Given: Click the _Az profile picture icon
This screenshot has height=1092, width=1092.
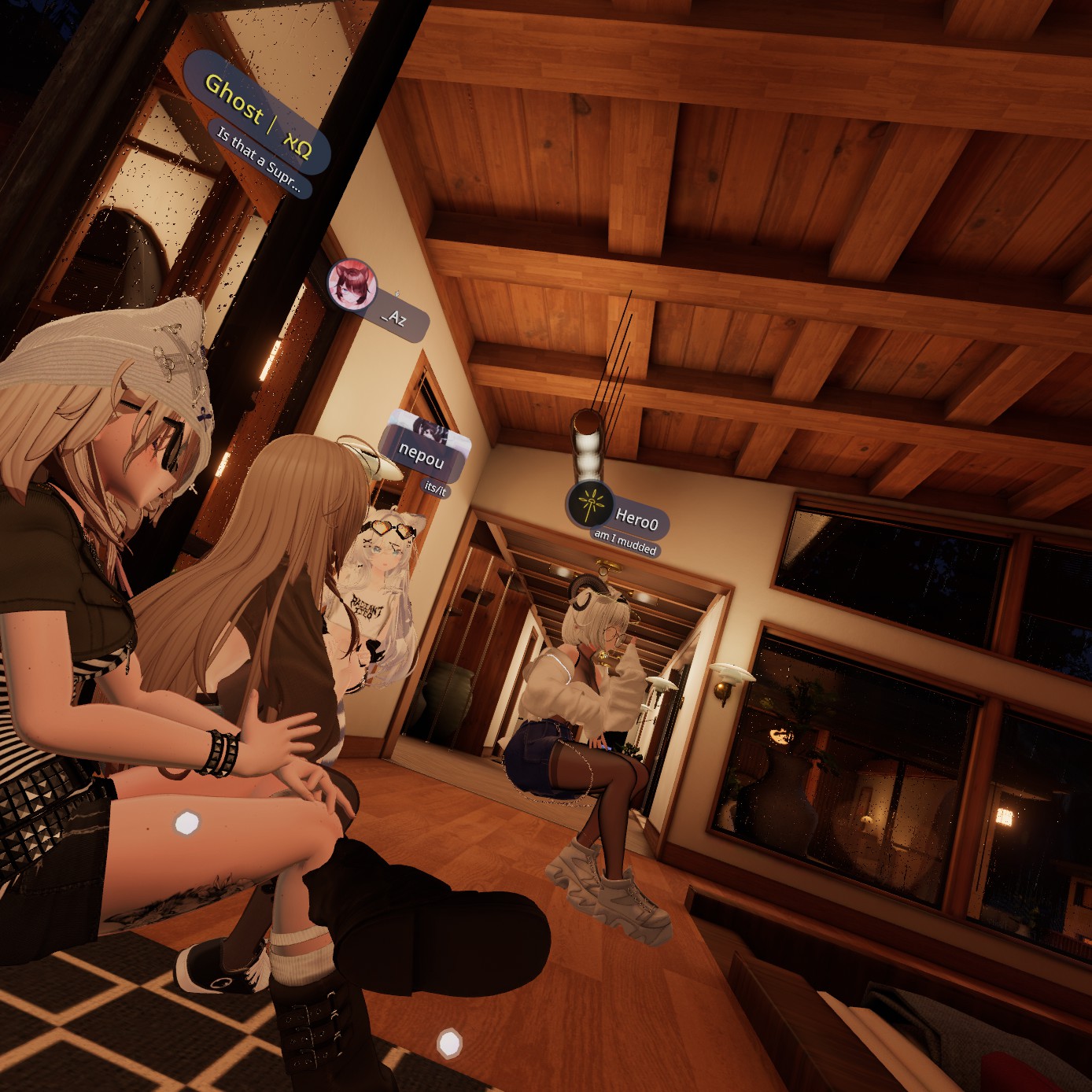Looking at the screenshot, I should (x=351, y=283).
